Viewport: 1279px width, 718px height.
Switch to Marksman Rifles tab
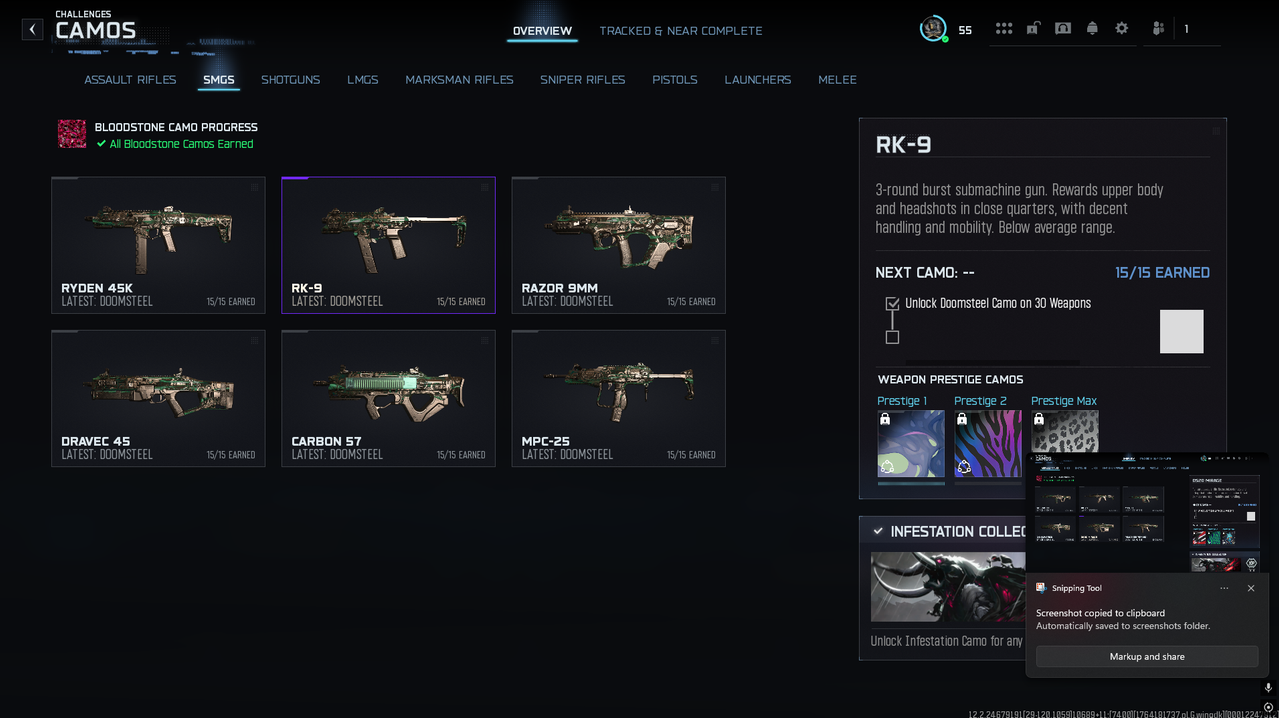(459, 80)
